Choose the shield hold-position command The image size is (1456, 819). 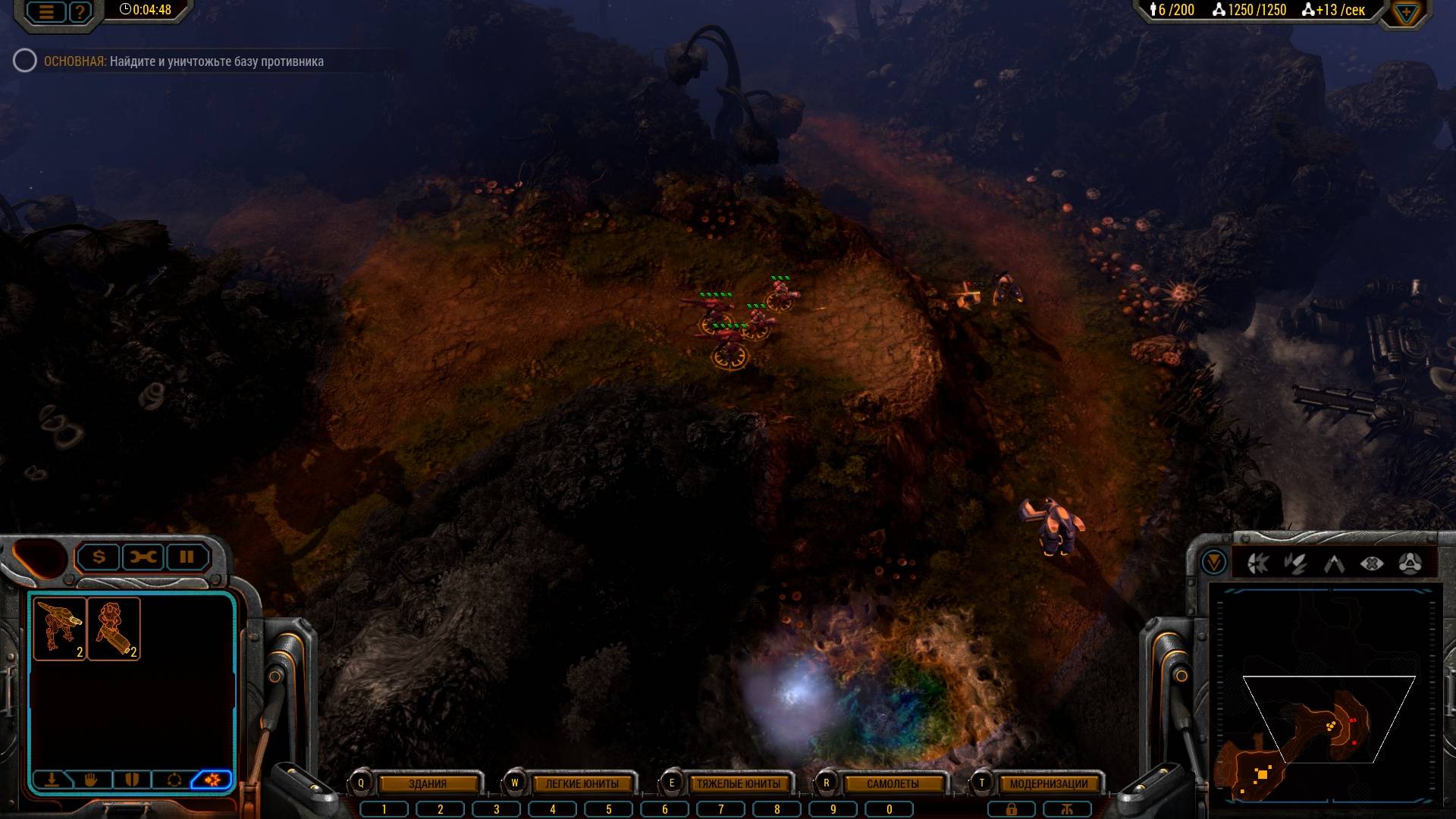[132, 780]
